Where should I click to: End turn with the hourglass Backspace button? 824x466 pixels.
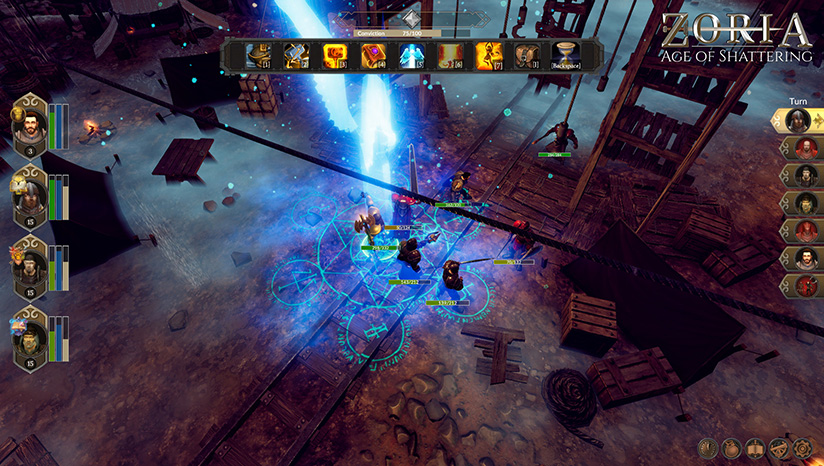[x=566, y=56]
